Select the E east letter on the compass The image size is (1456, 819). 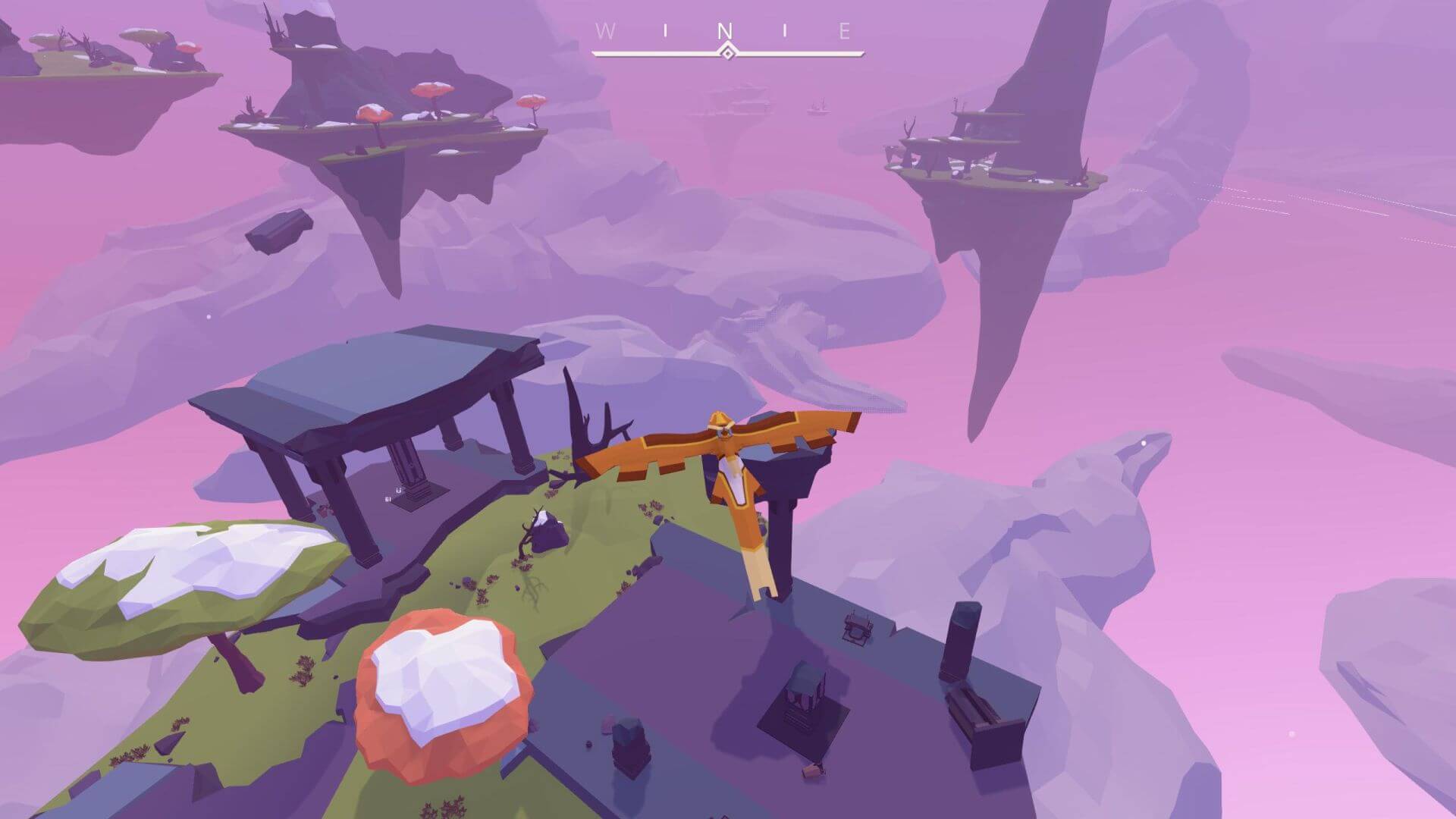(843, 31)
